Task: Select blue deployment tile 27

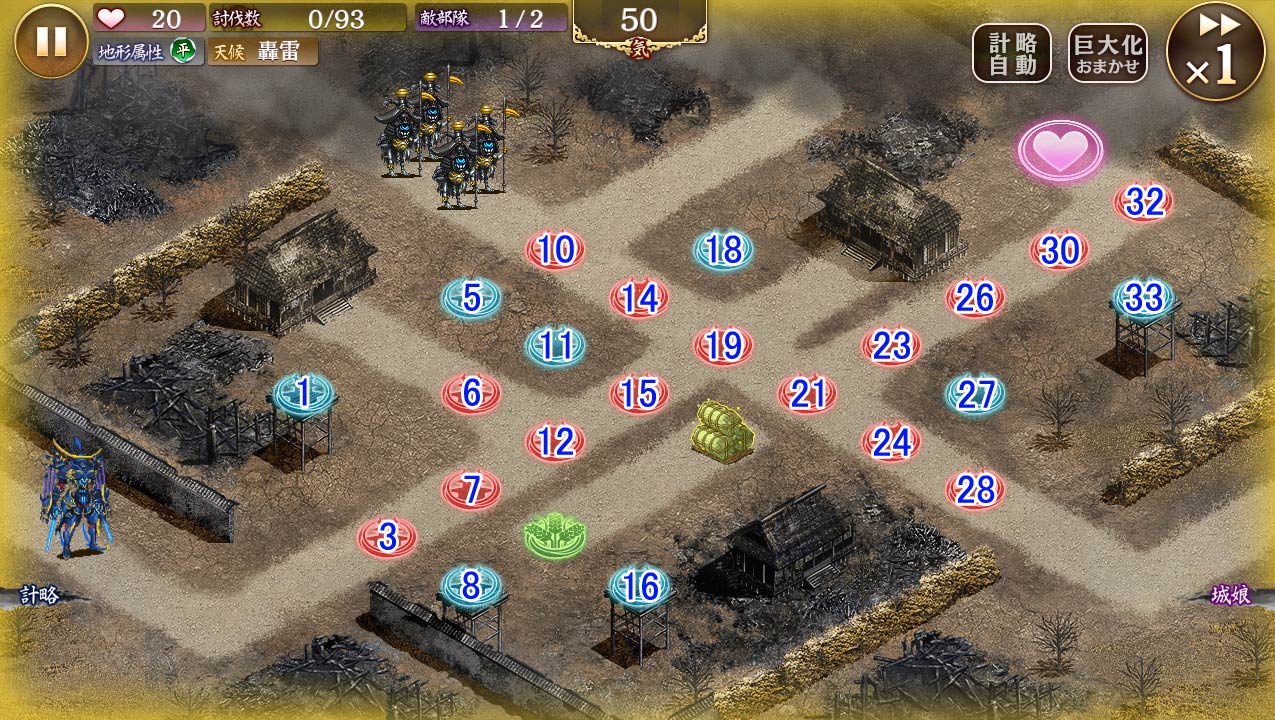Action: tap(975, 394)
